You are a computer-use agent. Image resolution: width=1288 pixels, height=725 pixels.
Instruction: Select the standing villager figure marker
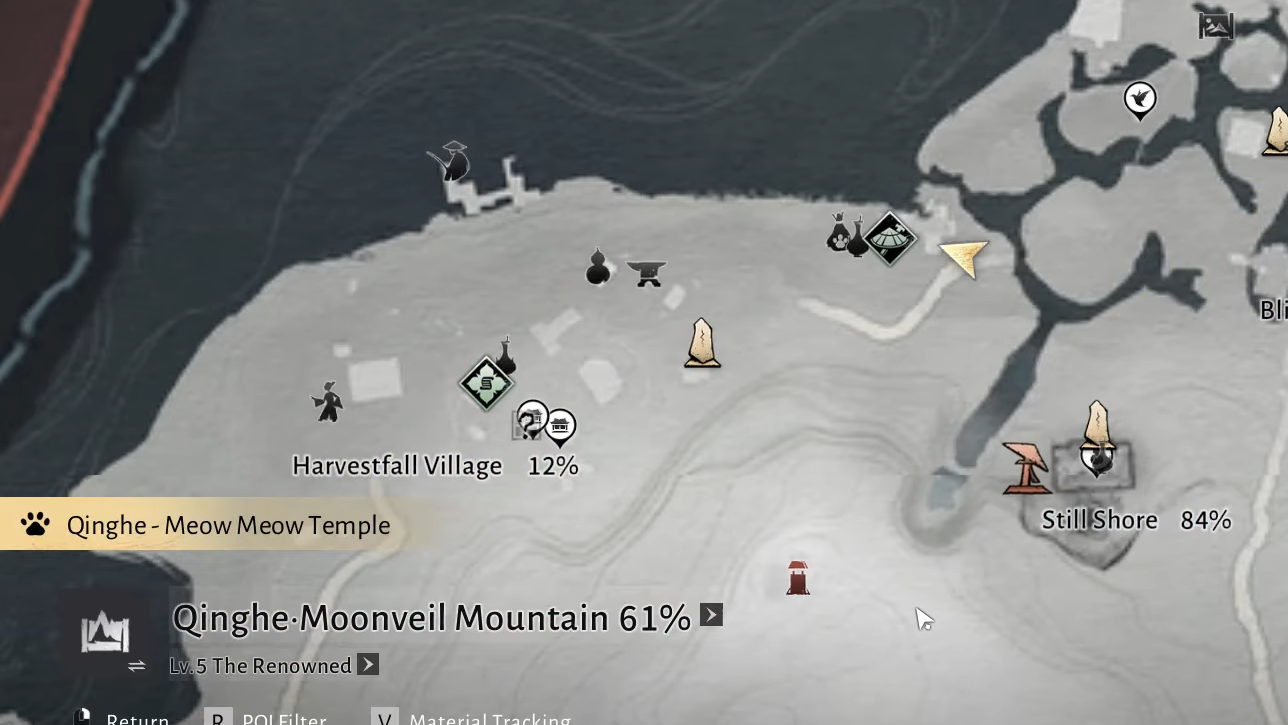[327, 401]
